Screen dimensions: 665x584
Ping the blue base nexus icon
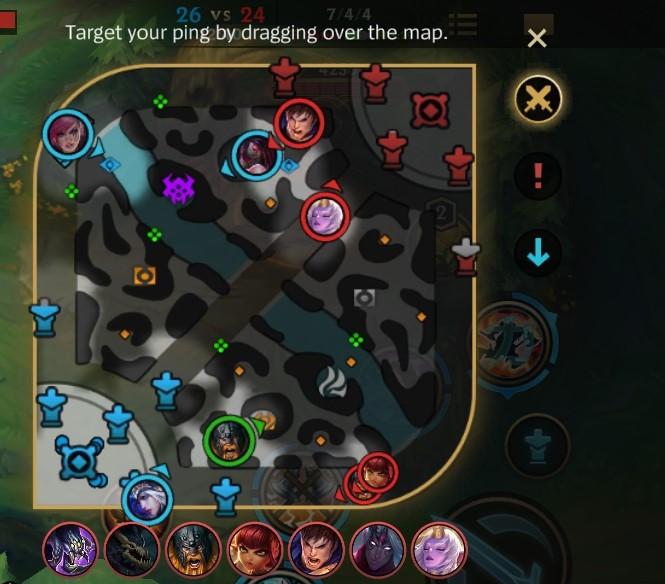click(78, 461)
